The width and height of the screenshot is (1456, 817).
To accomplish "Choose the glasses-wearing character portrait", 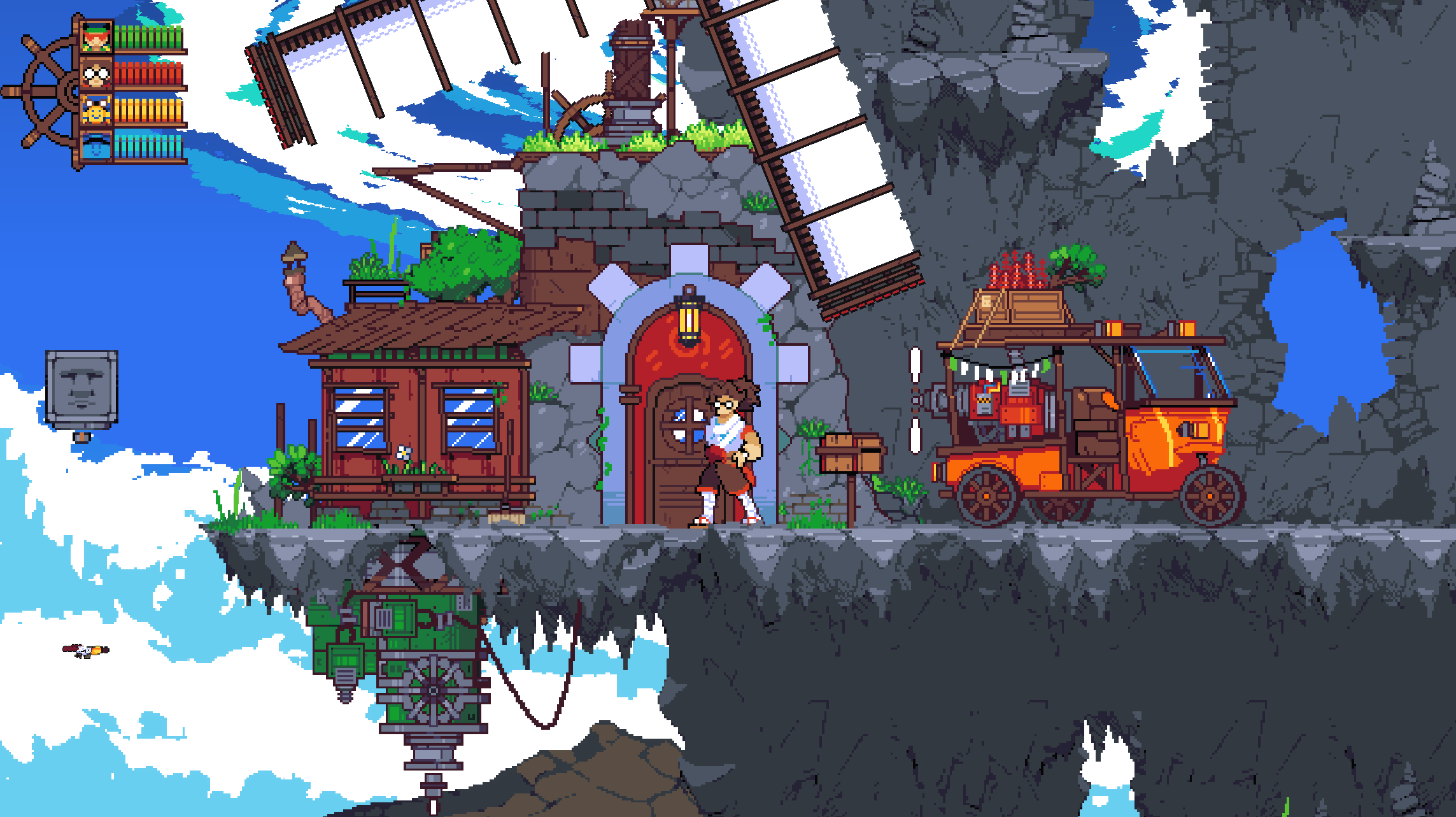I will pyautogui.click(x=97, y=75).
